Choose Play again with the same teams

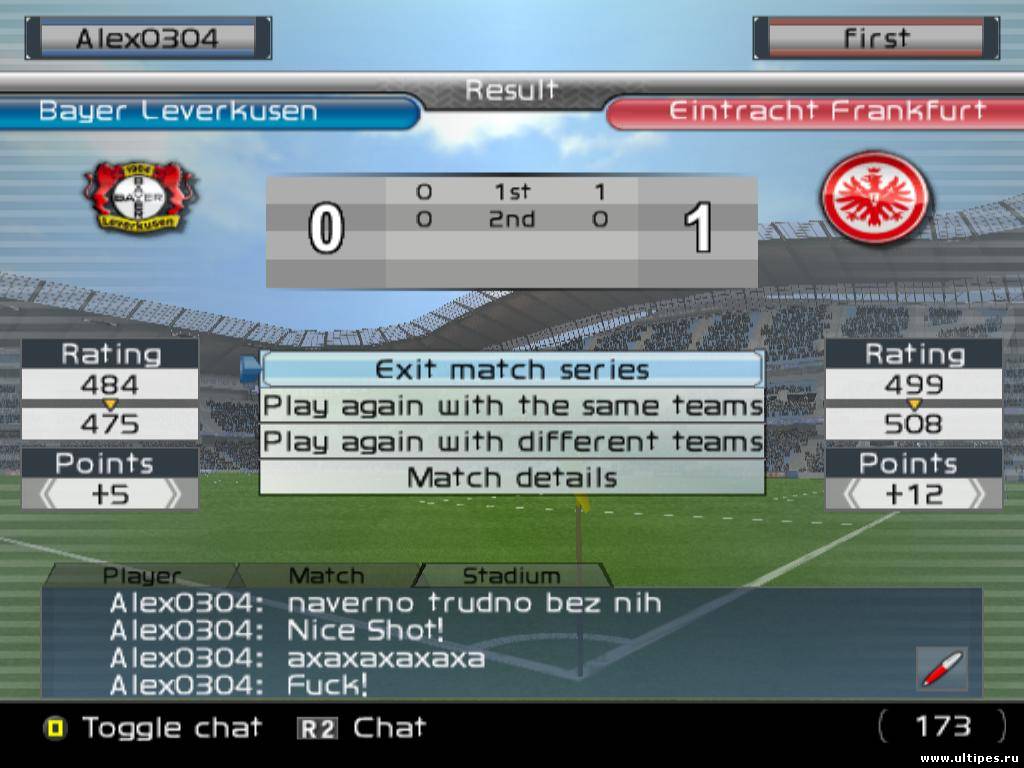point(511,406)
